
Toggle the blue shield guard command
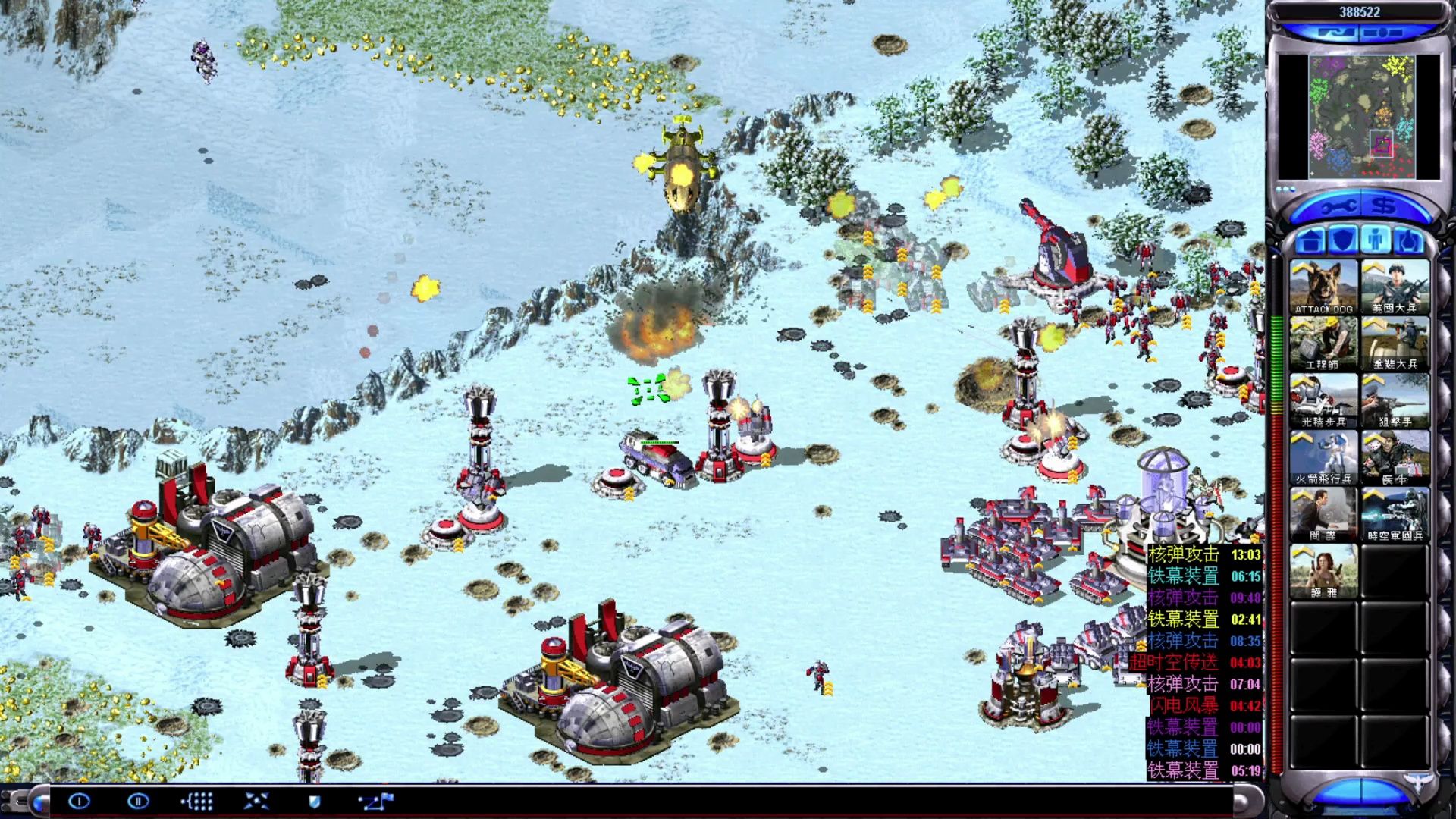pyautogui.click(x=315, y=801)
